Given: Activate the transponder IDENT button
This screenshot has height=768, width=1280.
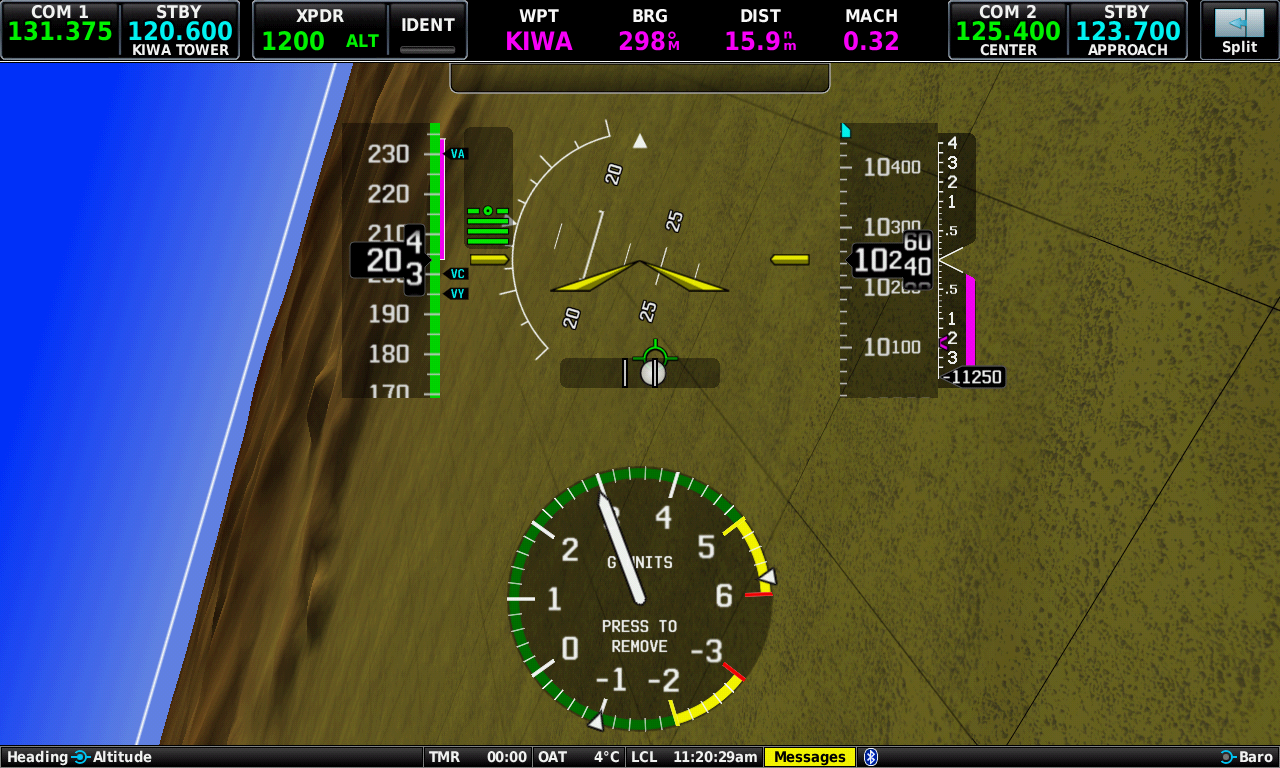Looking at the screenshot, I should pyautogui.click(x=428, y=30).
